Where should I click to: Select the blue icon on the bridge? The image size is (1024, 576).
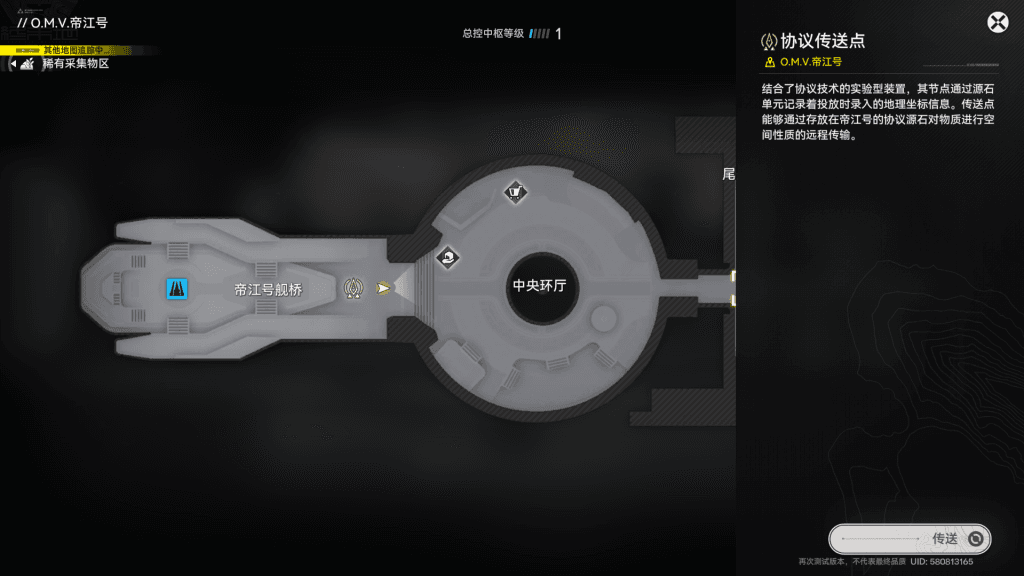click(177, 288)
